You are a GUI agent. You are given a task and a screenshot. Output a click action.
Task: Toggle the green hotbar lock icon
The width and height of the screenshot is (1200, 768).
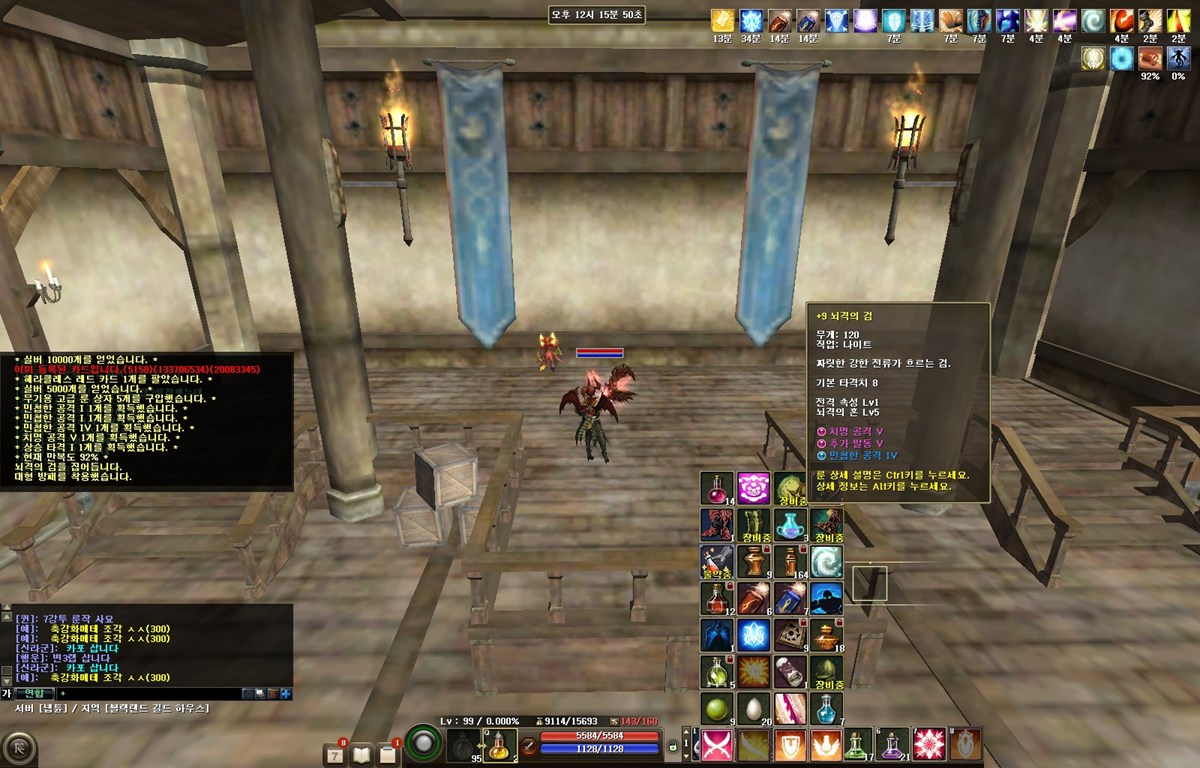[673, 746]
